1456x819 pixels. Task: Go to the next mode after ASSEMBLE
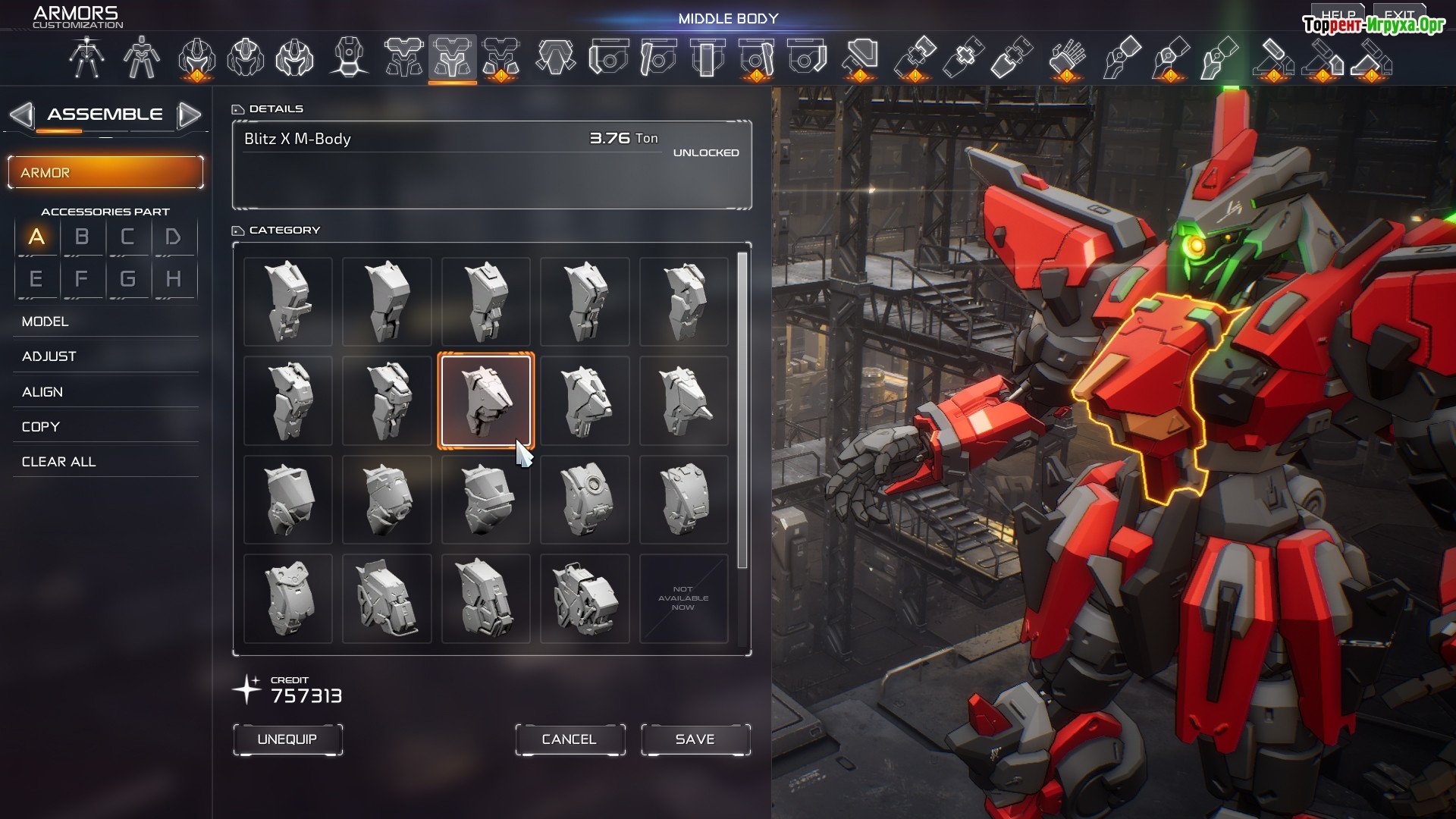pyautogui.click(x=189, y=115)
